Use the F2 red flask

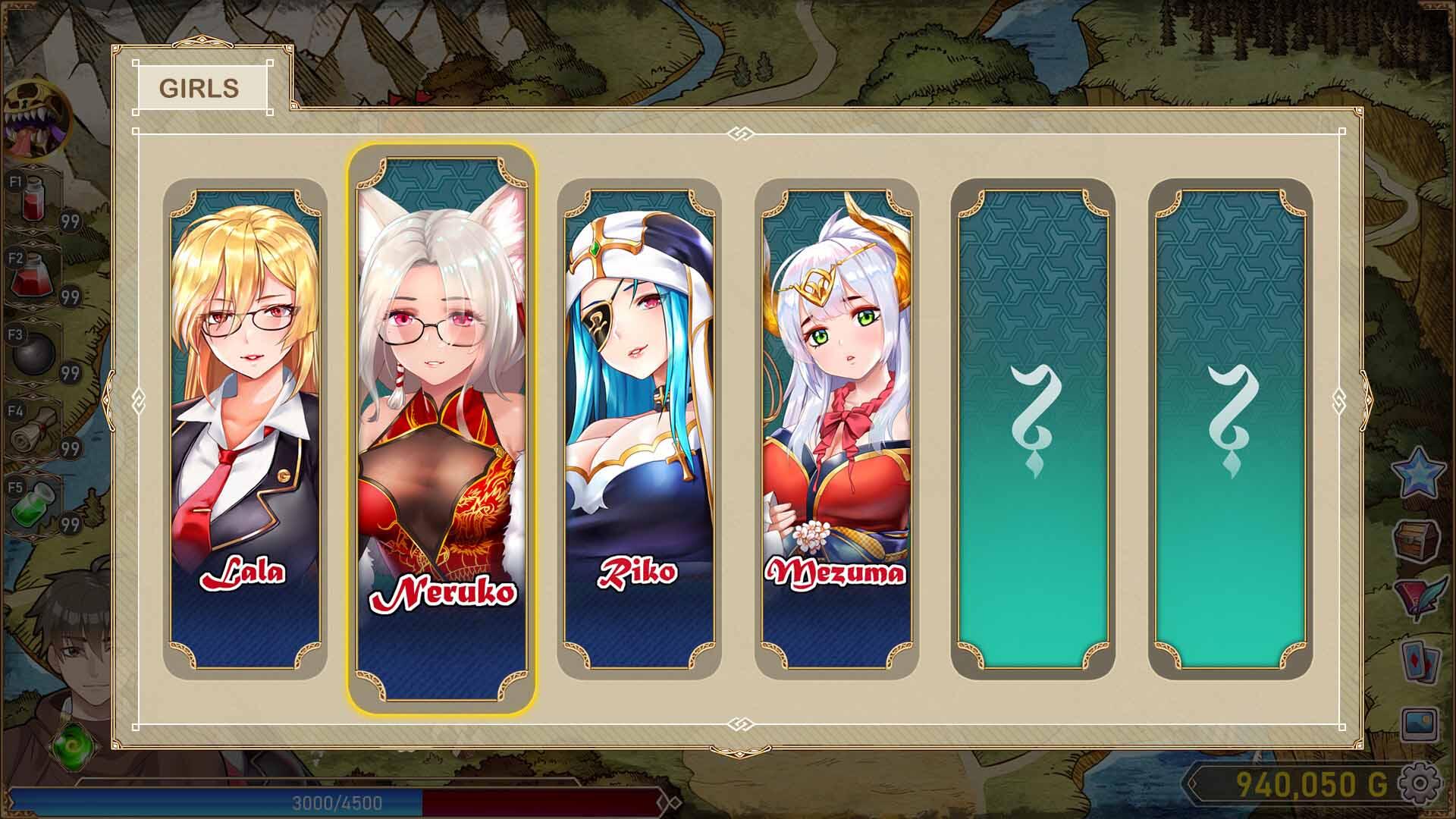click(34, 277)
